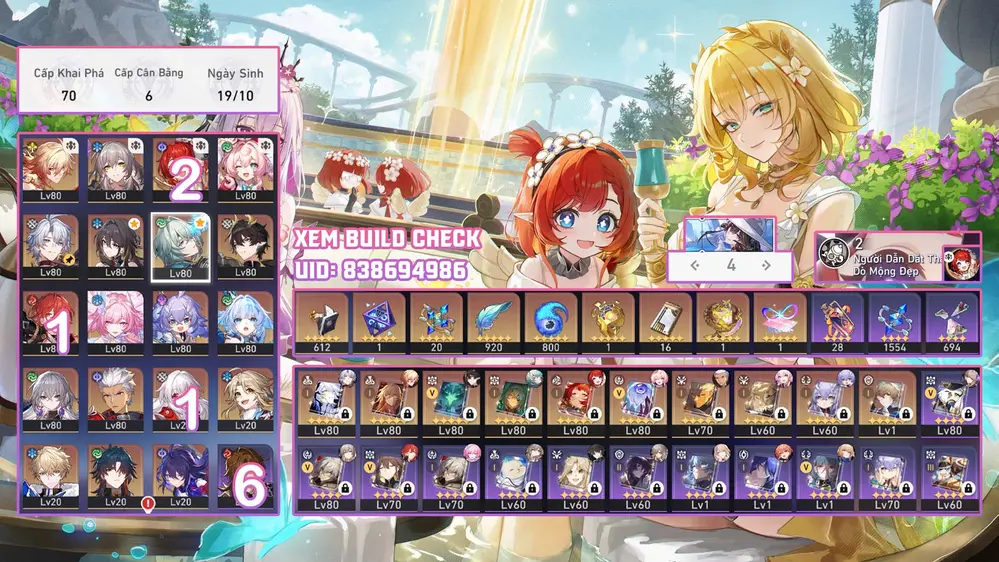
Task: Select the pink-haired character with closed eyes
Action: click(x=115, y=321)
